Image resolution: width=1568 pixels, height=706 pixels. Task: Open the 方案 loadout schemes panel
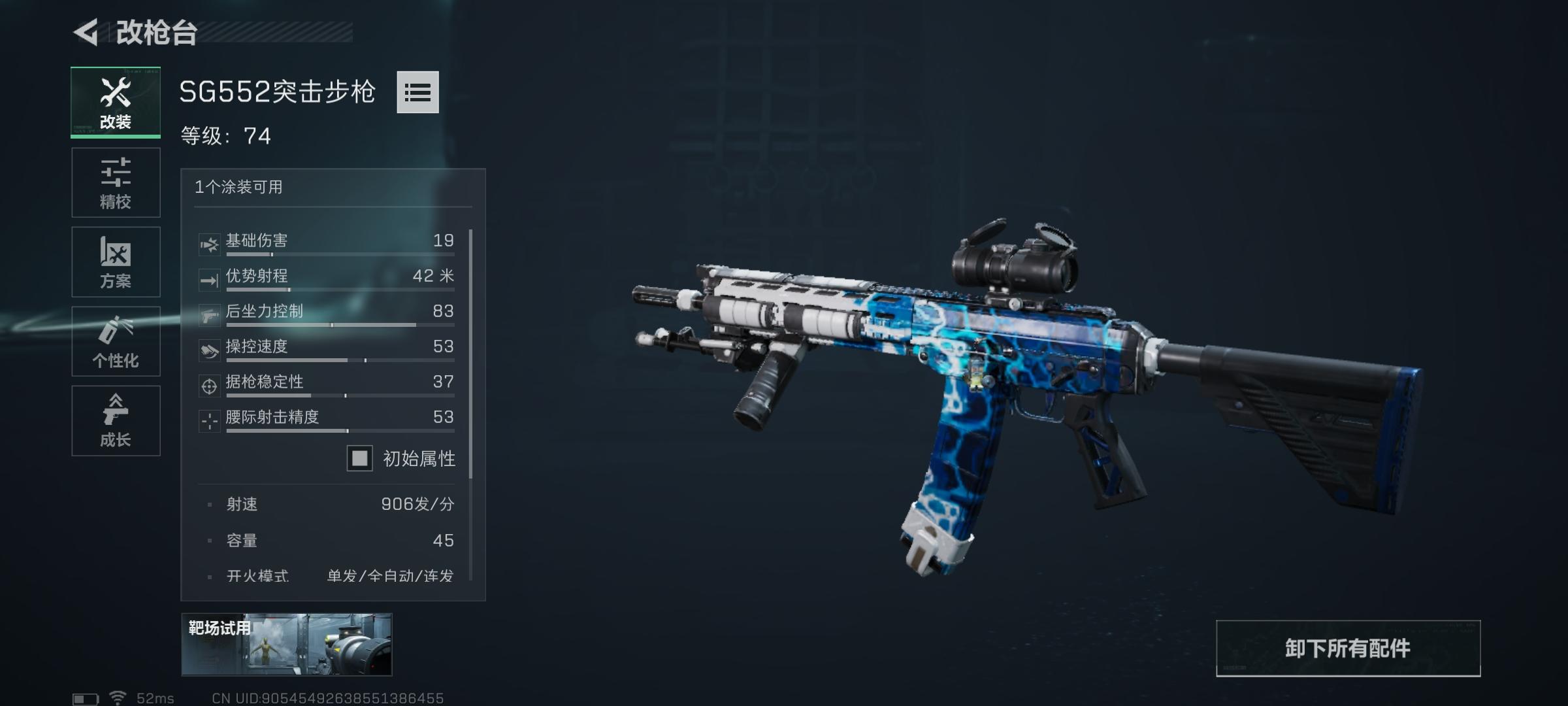116,261
